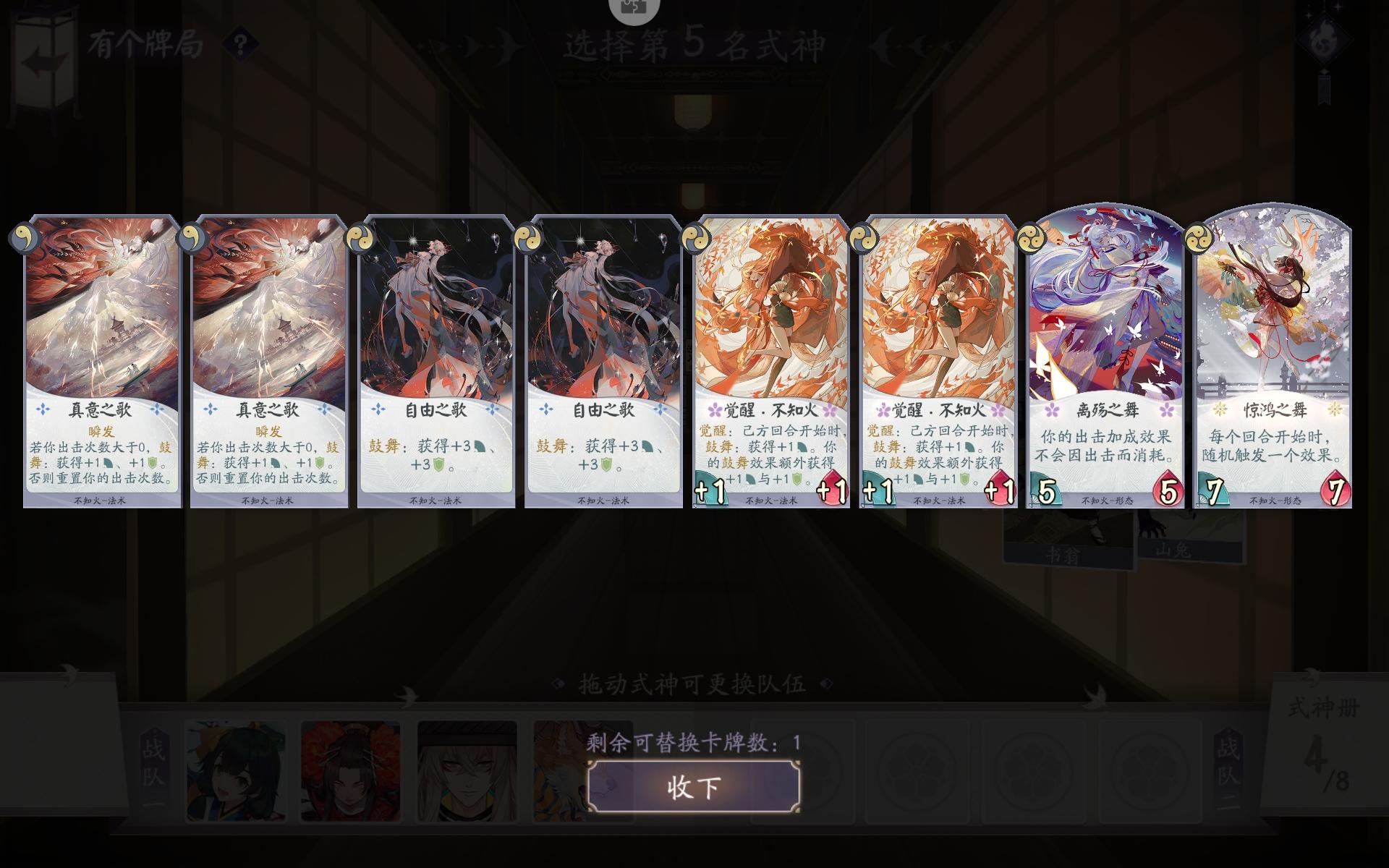The height and width of the screenshot is (868, 1389).
Task: Click the 有个牌局 title menu
Action: (143, 45)
